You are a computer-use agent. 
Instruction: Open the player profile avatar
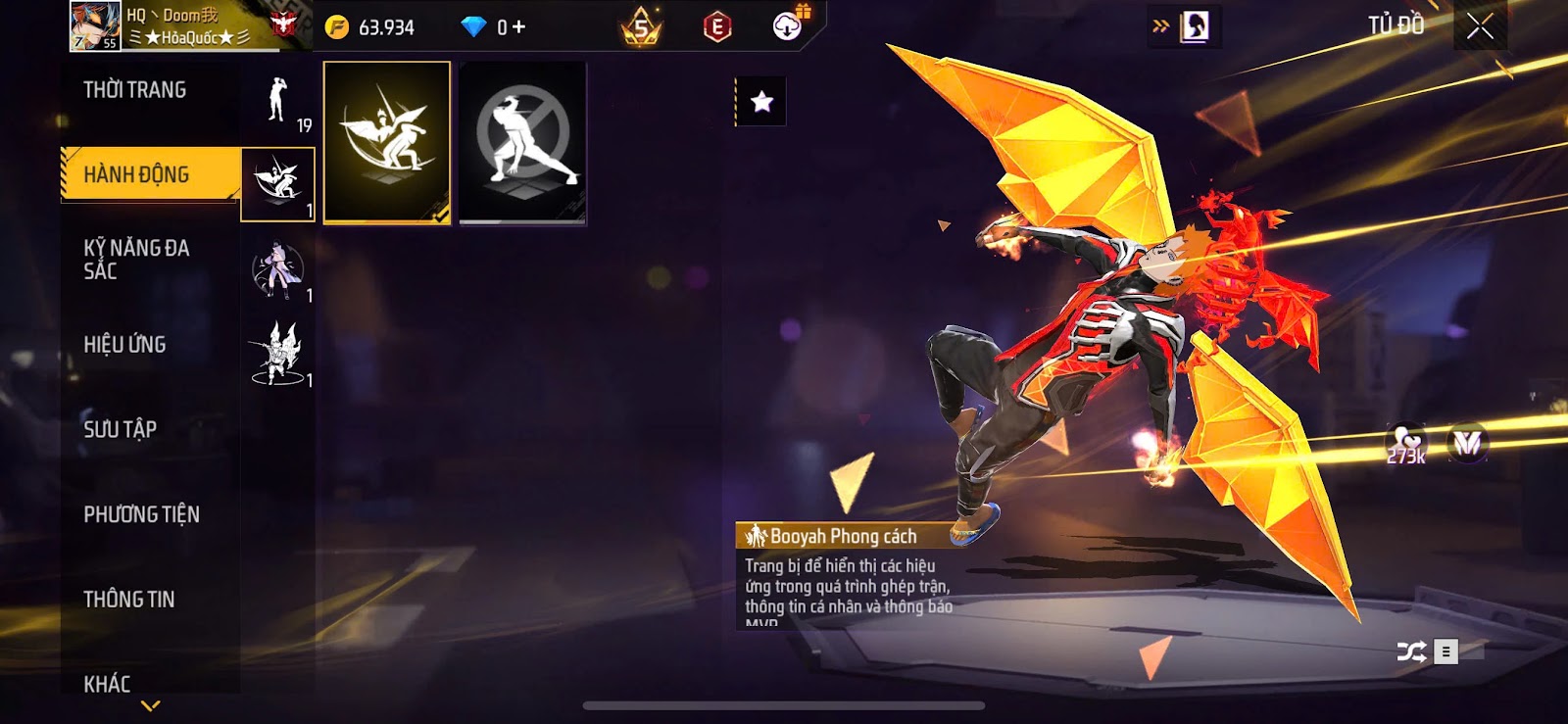coord(95,25)
